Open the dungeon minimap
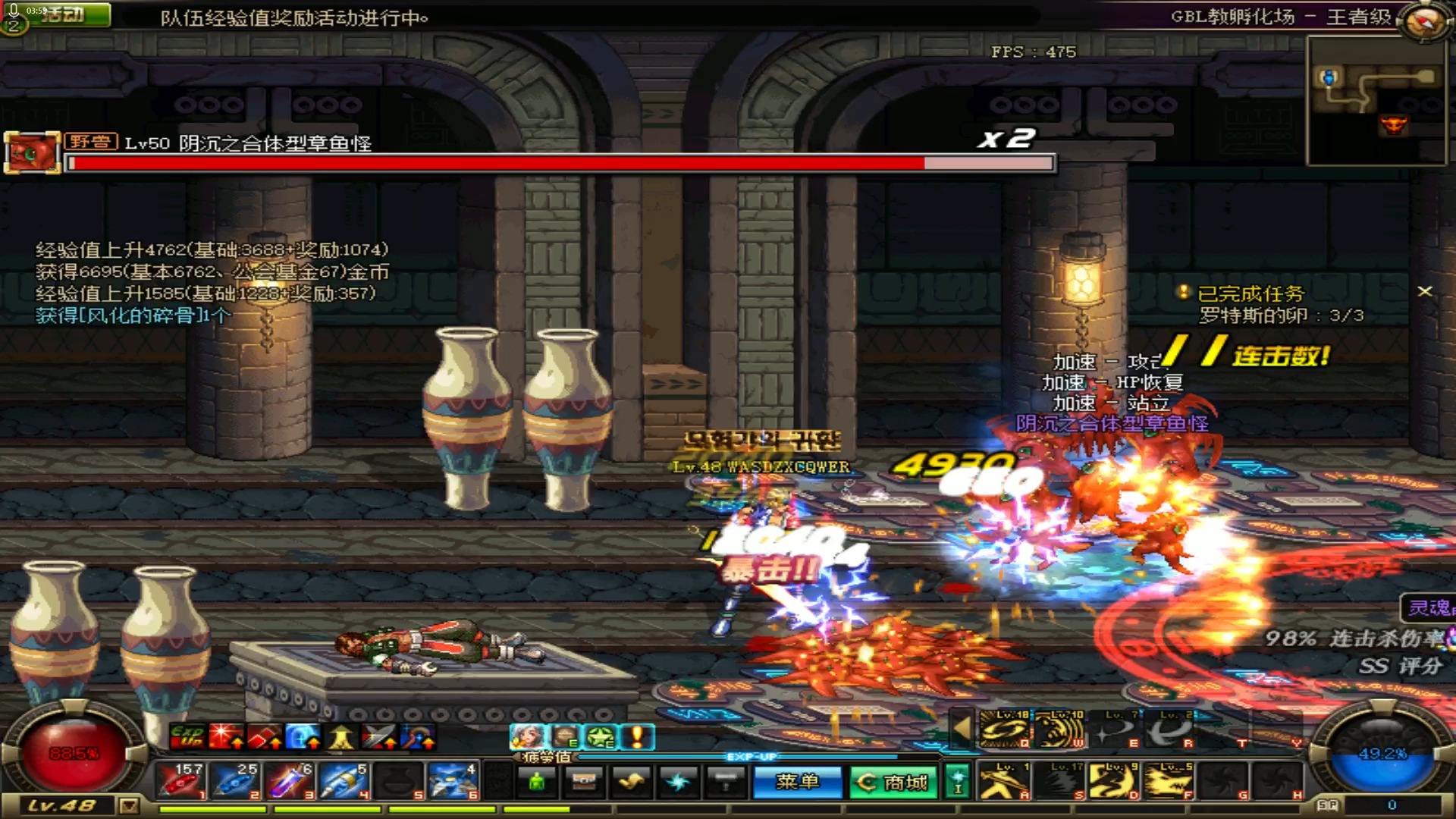Screen dimensions: 1456x819 tap(1374, 99)
